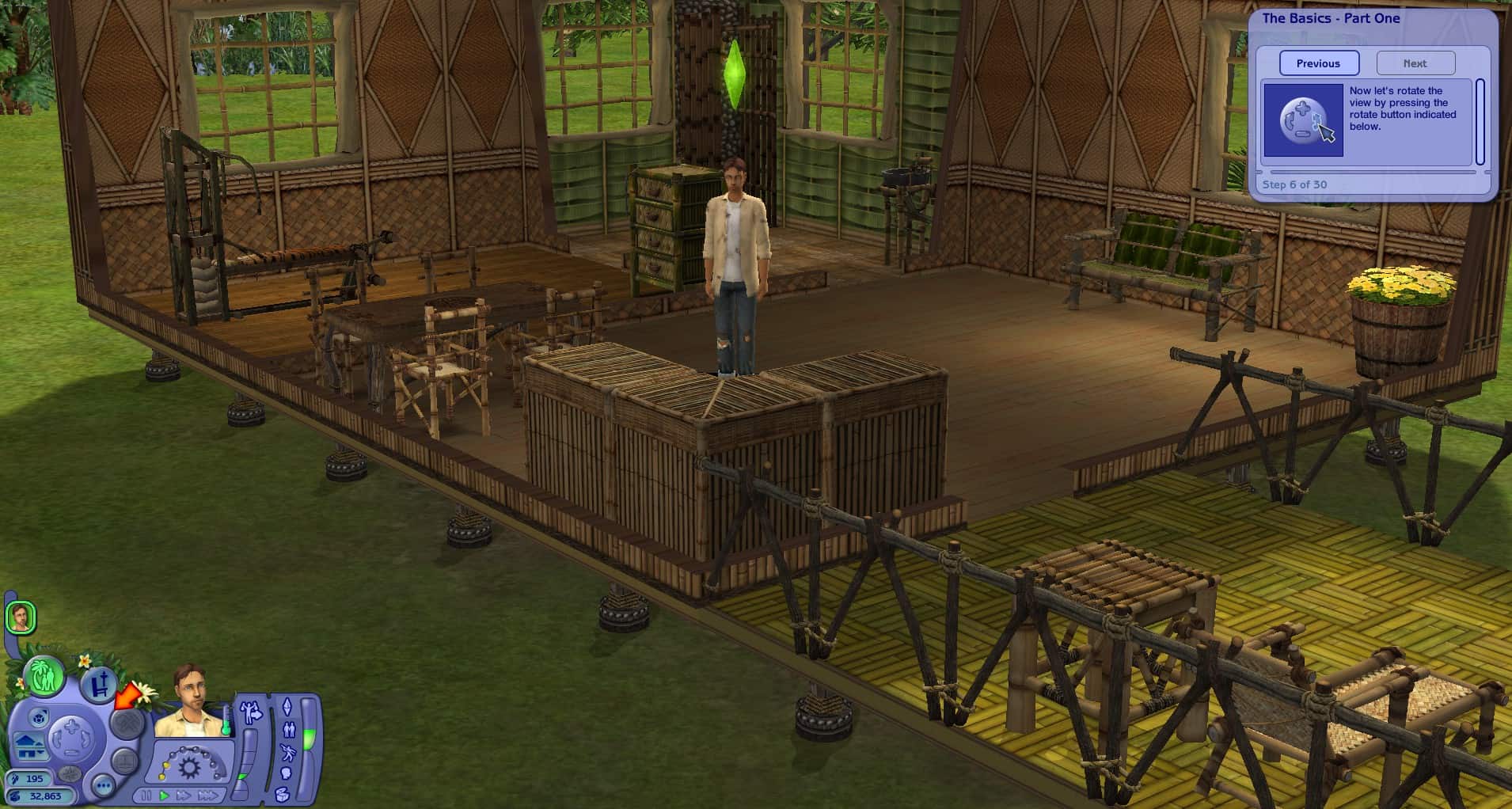Screen dimensions: 1512x809
Task: Click the aspiration gauge gear dial
Action: click(x=189, y=767)
